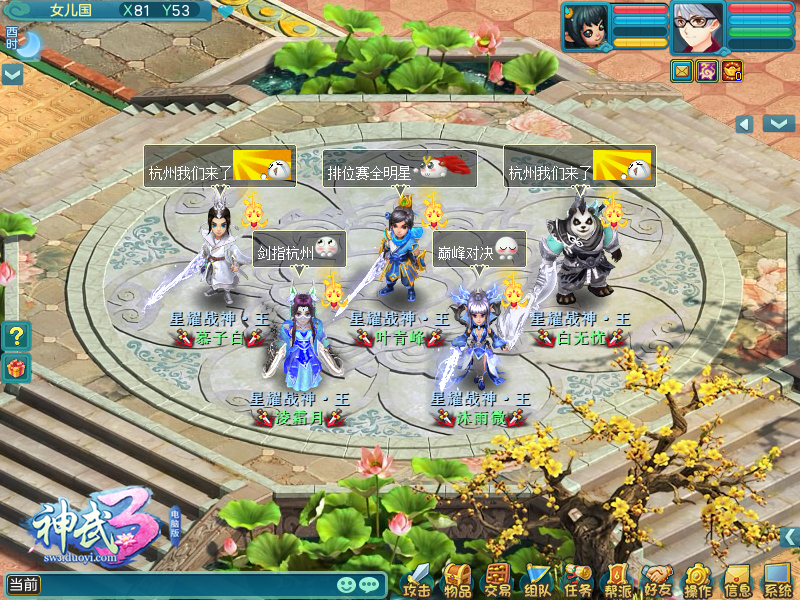Open the red gift box icon
This screenshot has width=800, height=600.
pyautogui.click(x=15, y=368)
